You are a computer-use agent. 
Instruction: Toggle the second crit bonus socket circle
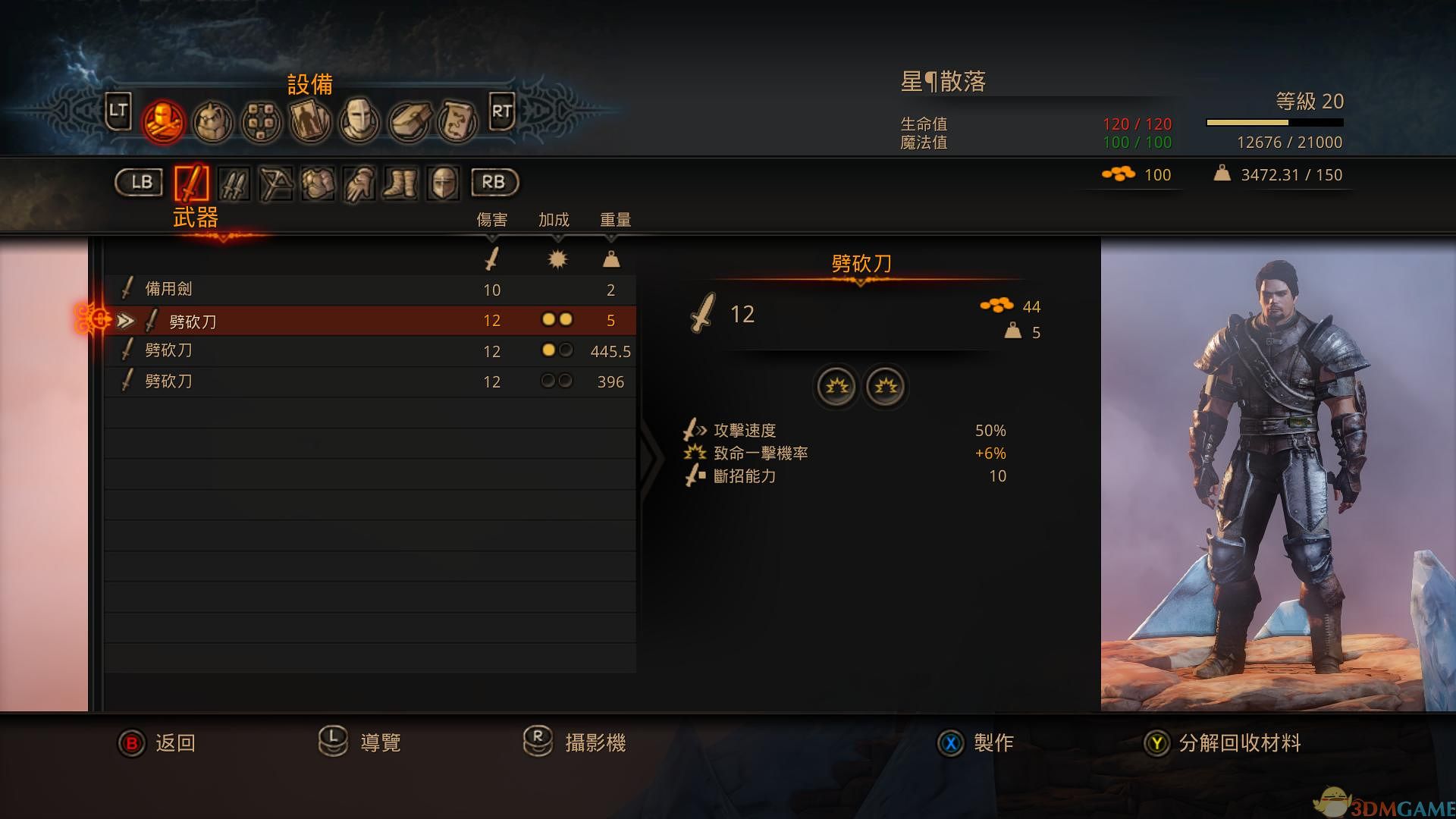pos(885,387)
